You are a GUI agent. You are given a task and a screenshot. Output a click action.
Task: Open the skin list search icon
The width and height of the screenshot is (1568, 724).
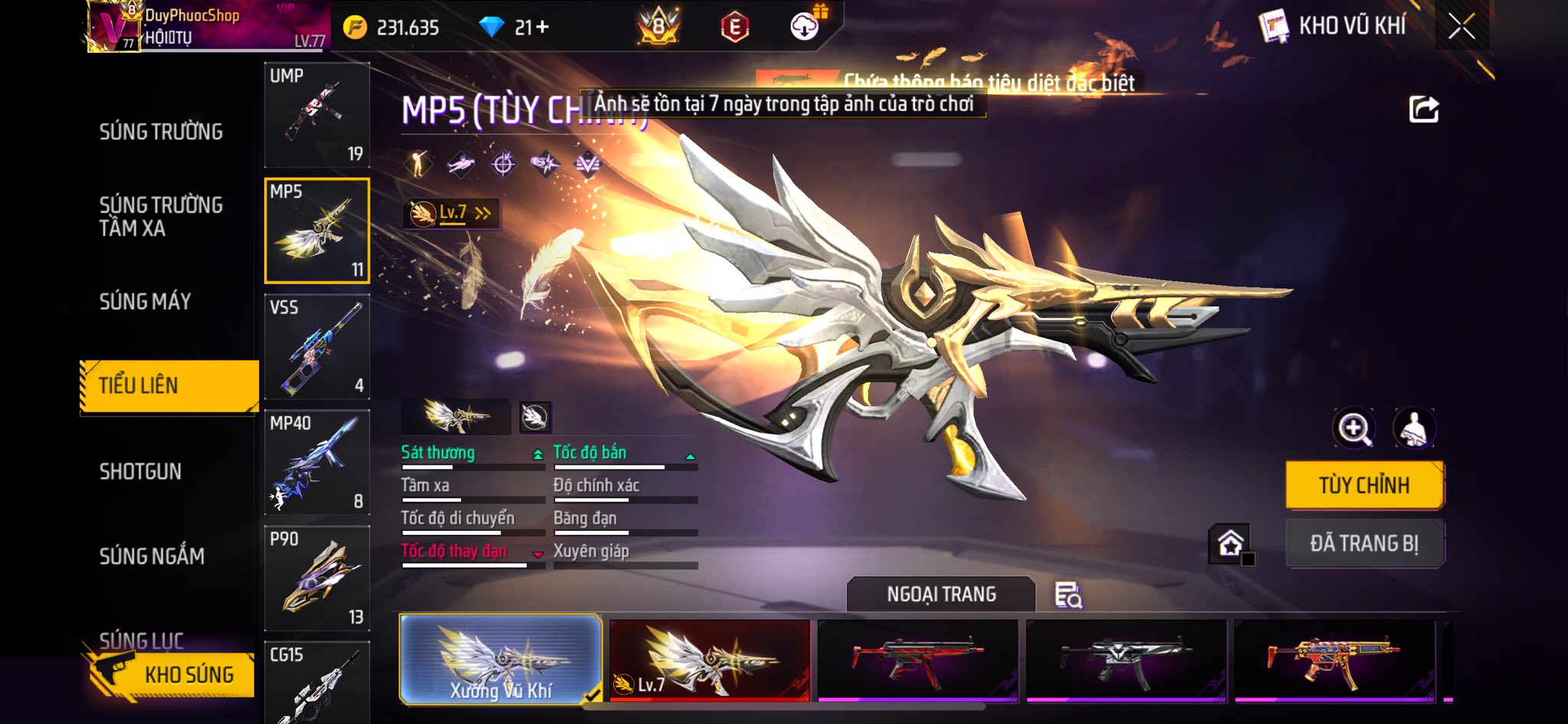[x=1068, y=595]
